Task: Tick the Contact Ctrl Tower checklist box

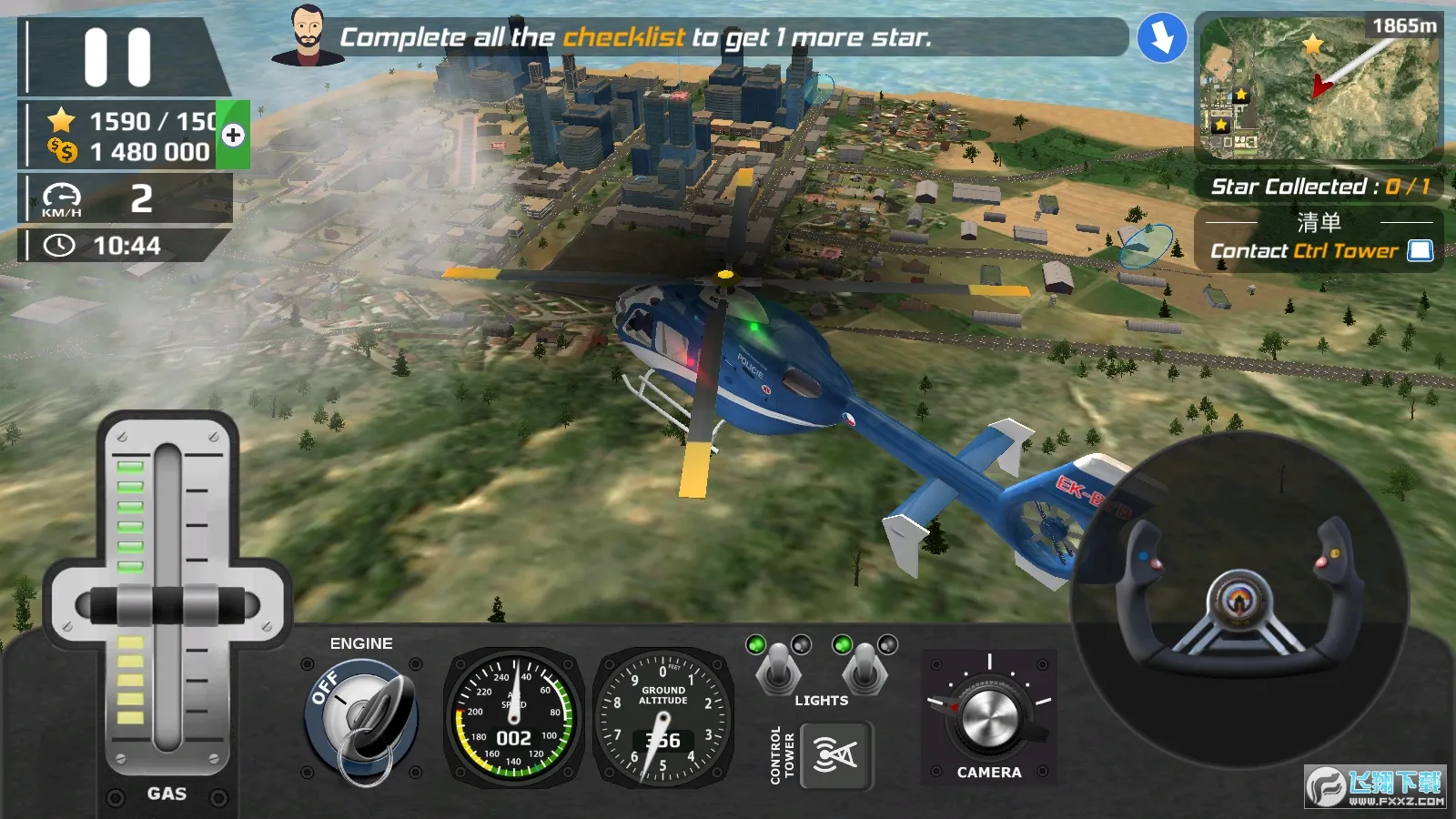Action: (1420, 250)
